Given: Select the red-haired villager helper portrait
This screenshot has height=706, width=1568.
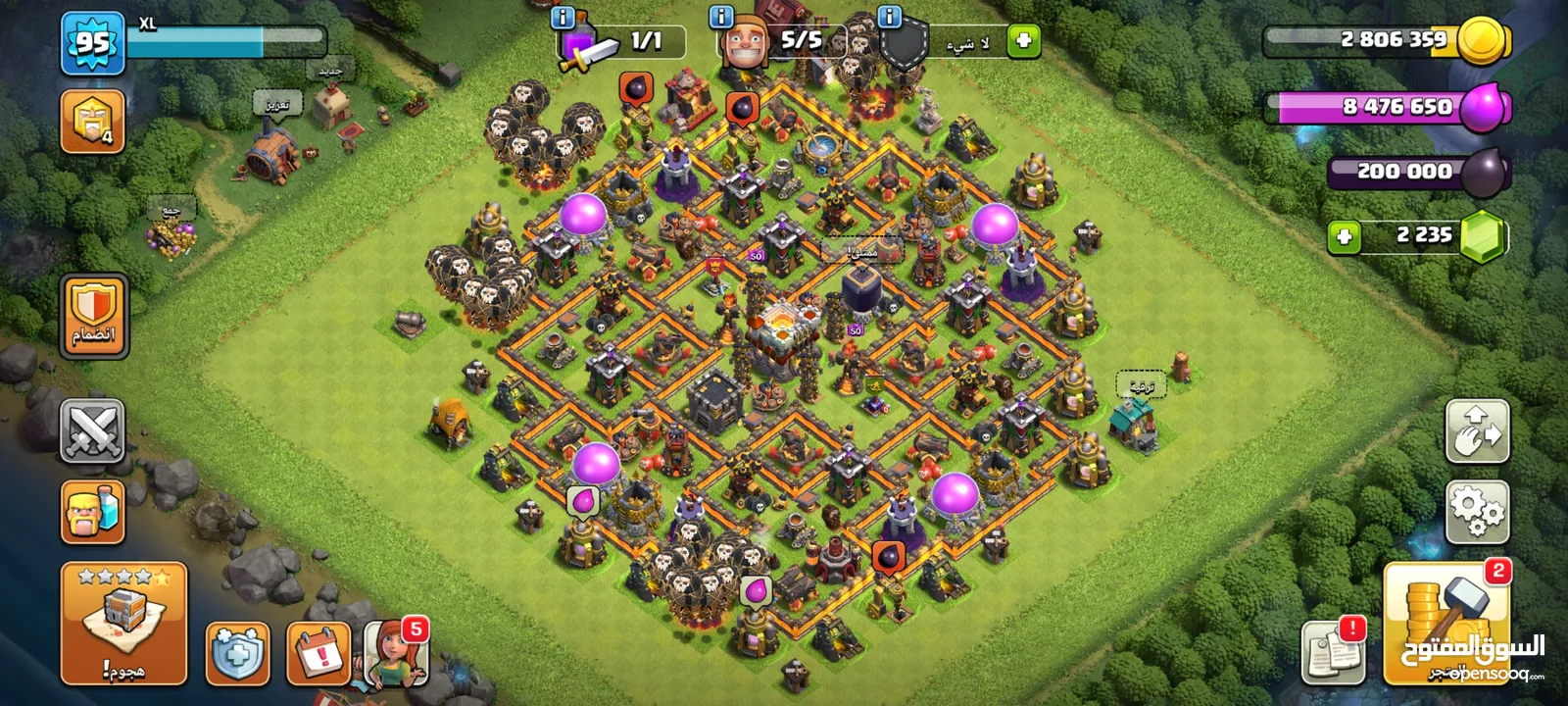Looking at the screenshot, I should click(396, 653).
